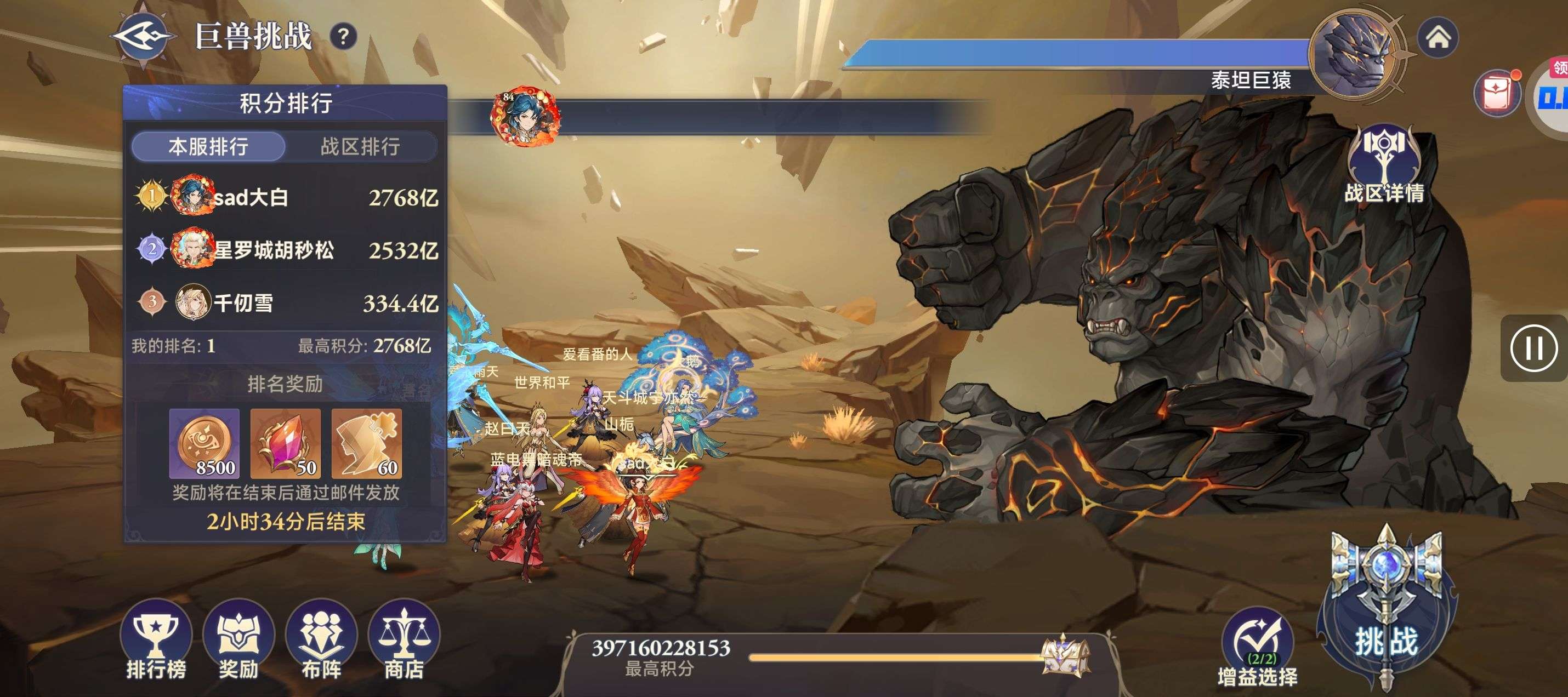Go back using the arrow button
1568x697 pixels.
144,36
